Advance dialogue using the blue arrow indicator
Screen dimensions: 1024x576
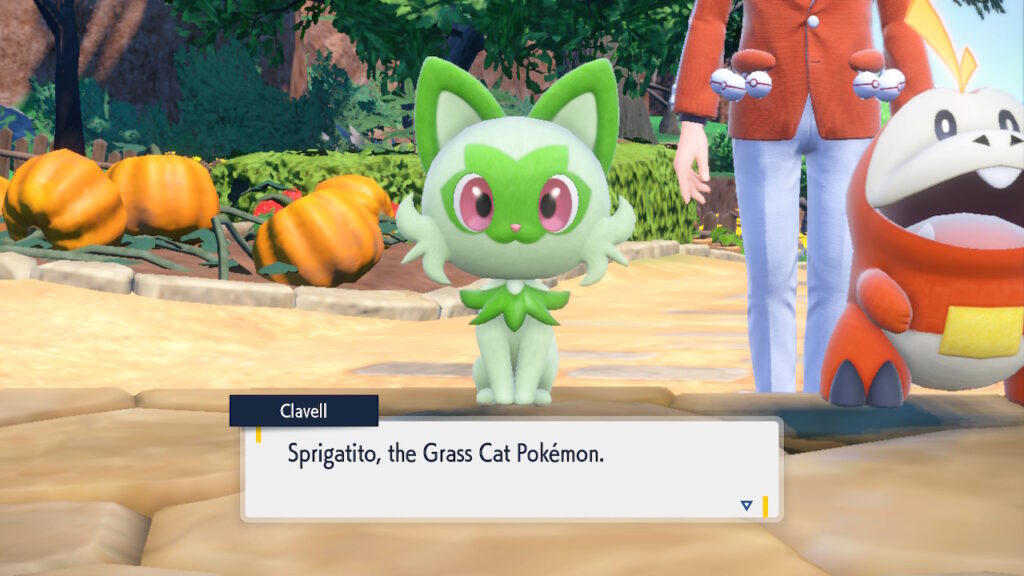[746, 506]
